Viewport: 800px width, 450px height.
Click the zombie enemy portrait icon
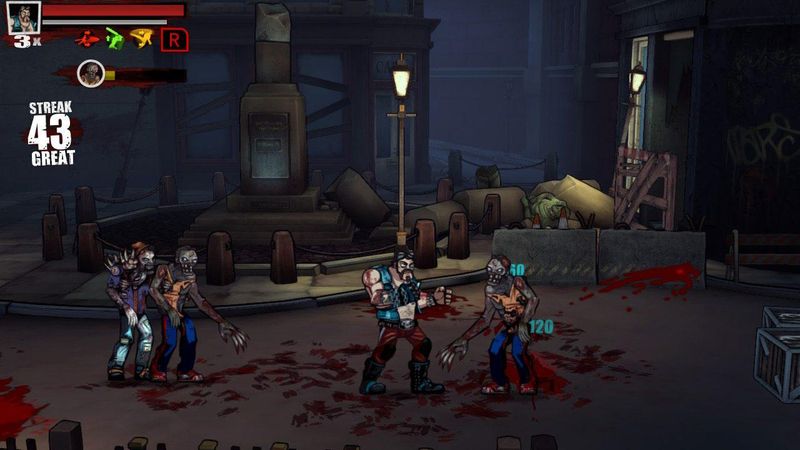click(x=92, y=73)
